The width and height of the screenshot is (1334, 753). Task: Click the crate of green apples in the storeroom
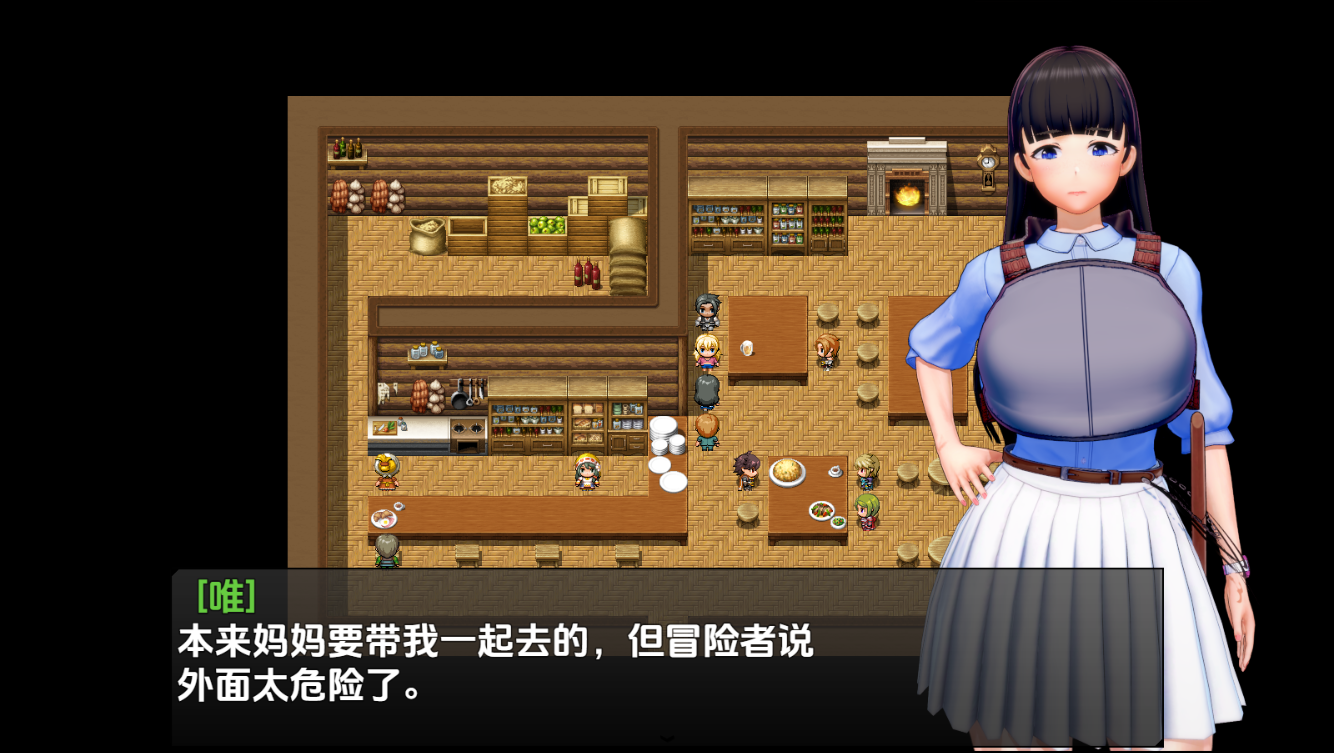click(547, 226)
